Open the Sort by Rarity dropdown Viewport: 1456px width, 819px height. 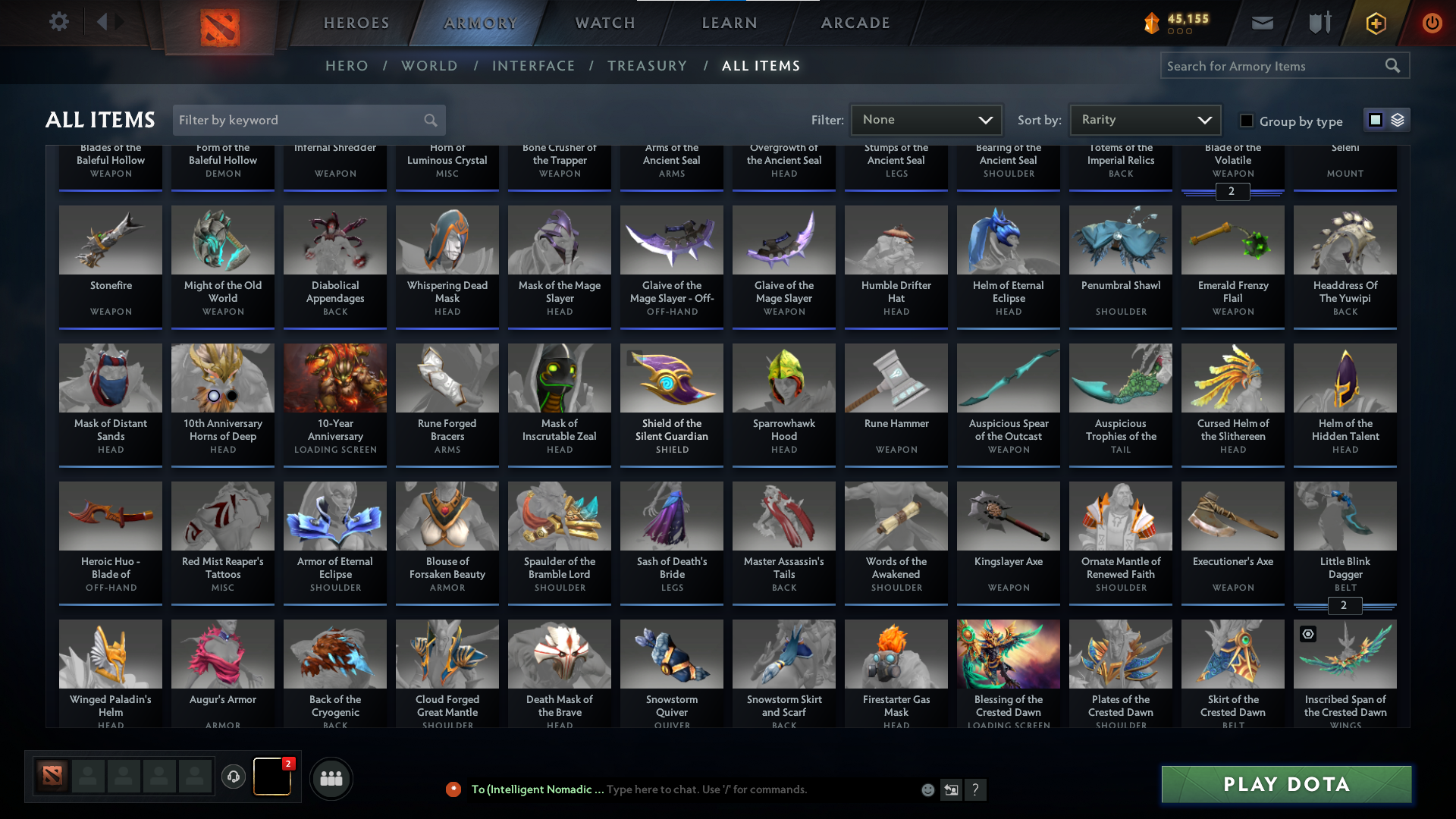1144,120
